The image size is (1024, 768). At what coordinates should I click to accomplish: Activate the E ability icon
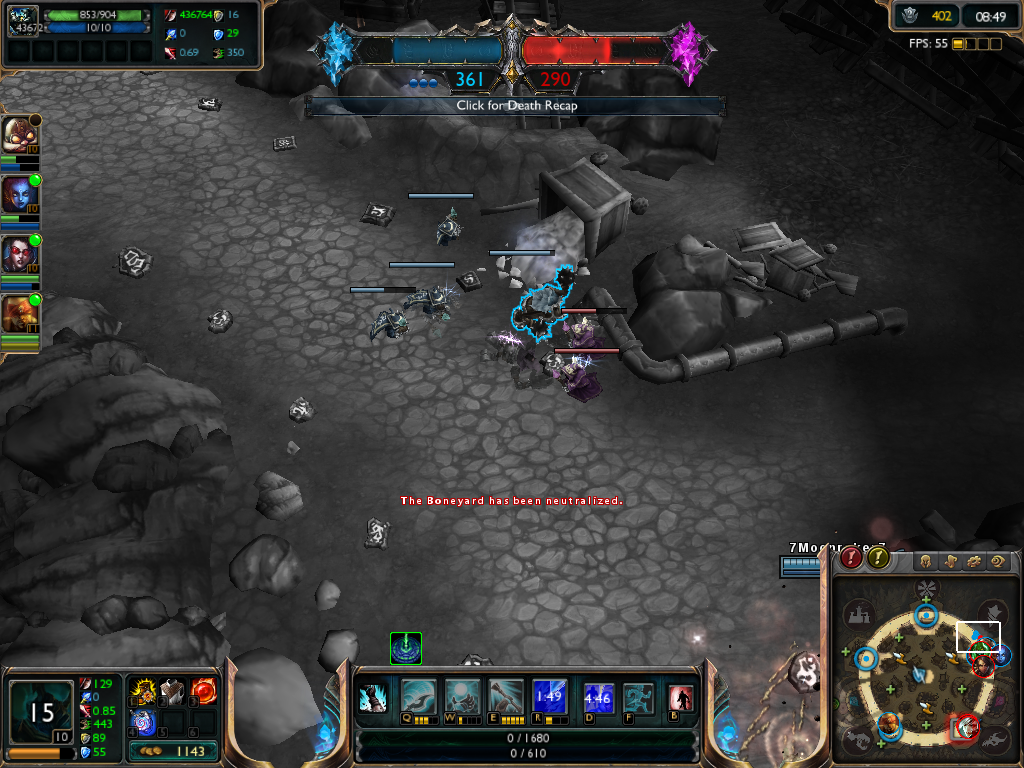[505, 694]
